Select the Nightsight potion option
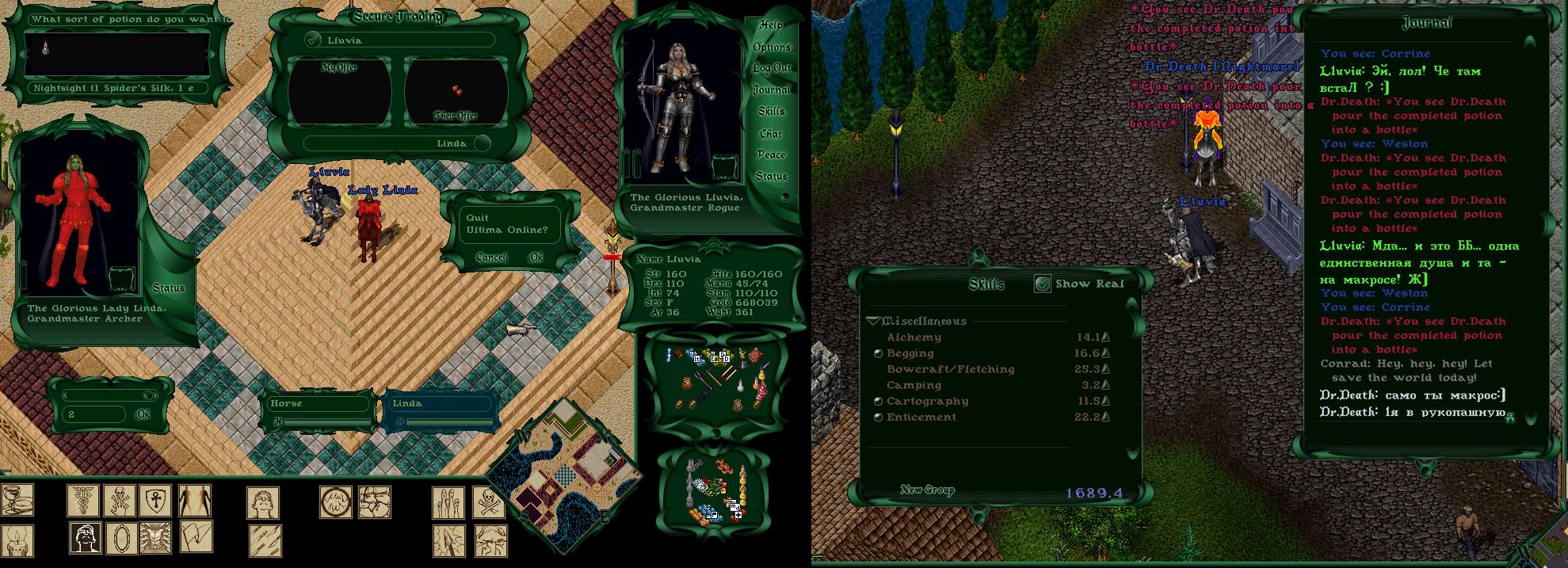1568x568 pixels. (x=114, y=89)
